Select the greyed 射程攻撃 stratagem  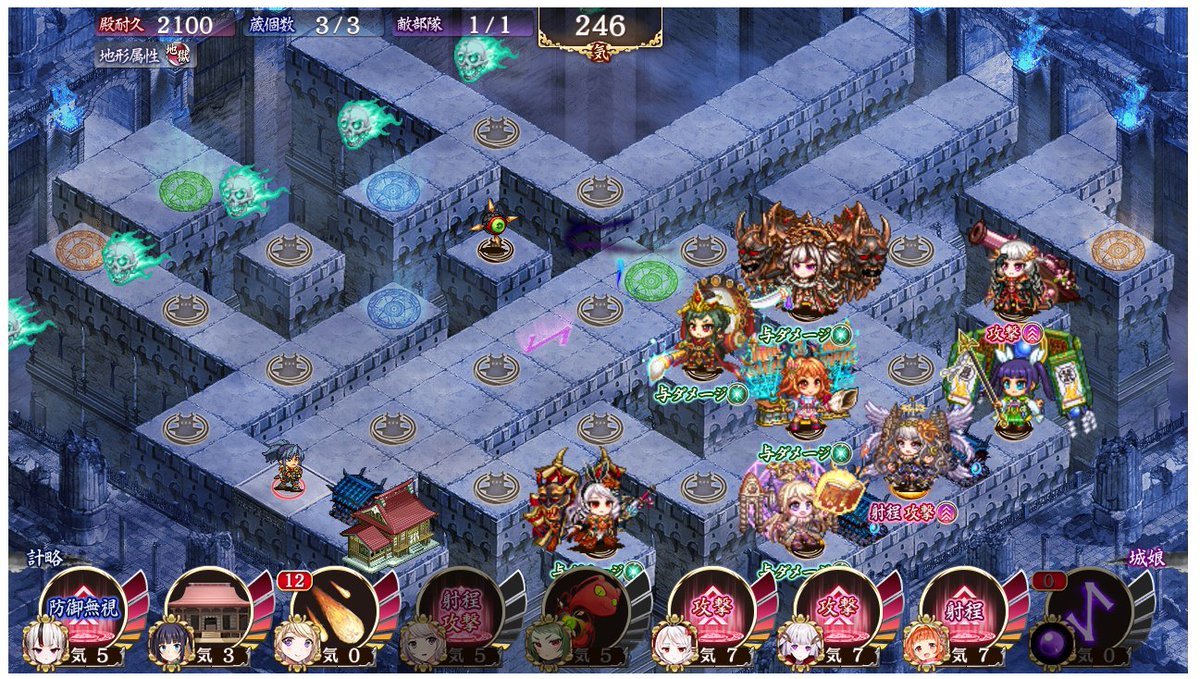coord(461,608)
